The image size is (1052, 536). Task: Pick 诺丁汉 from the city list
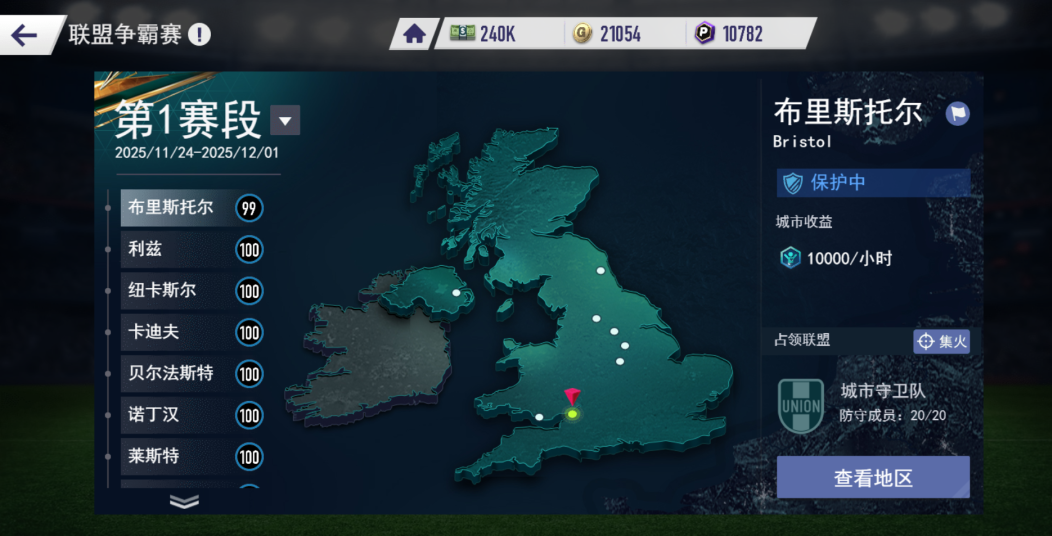pyautogui.click(x=172, y=415)
